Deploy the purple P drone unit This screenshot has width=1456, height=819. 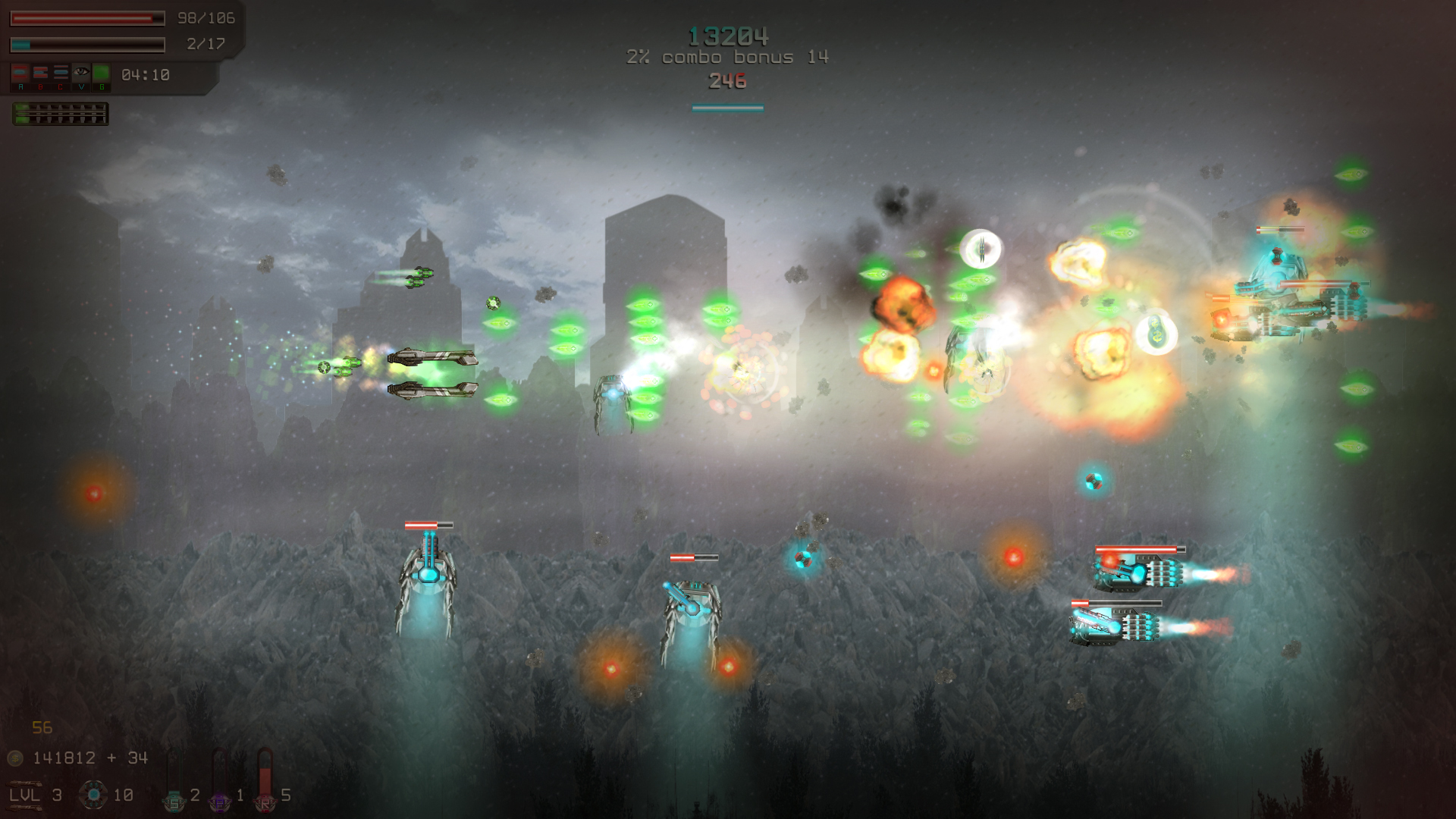click(219, 802)
